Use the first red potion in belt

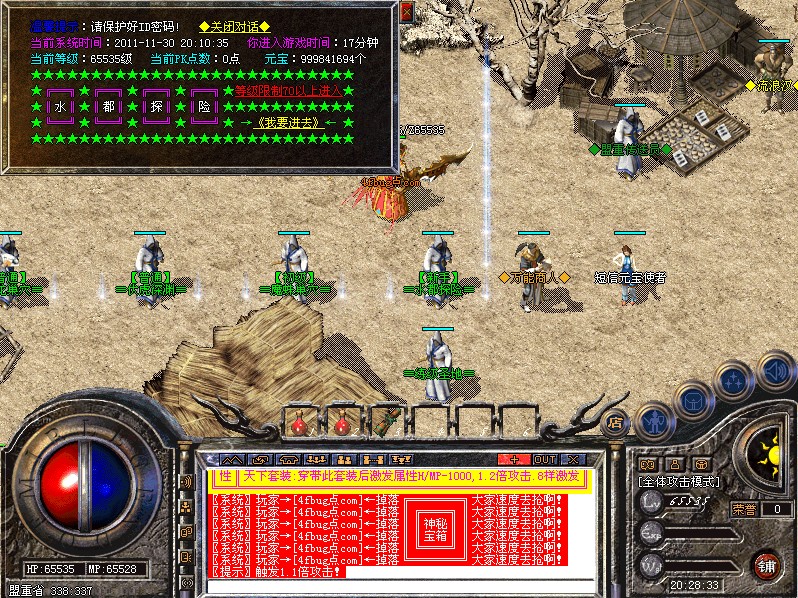click(299, 424)
